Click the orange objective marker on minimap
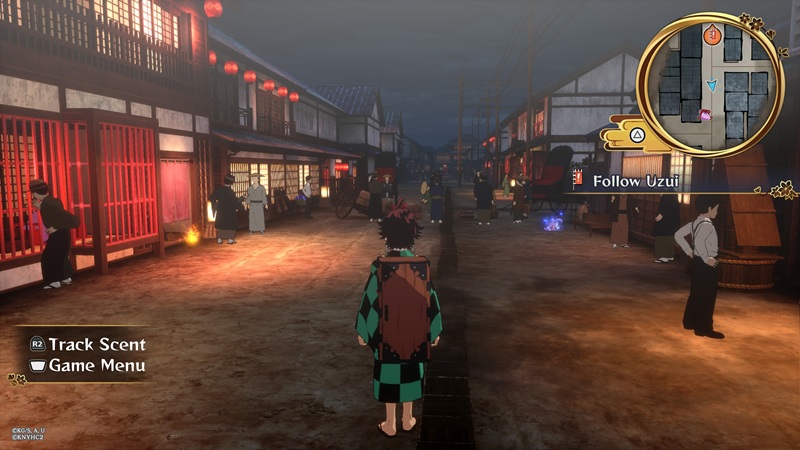The width and height of the screenshot is (800, 450). point(711,36)
